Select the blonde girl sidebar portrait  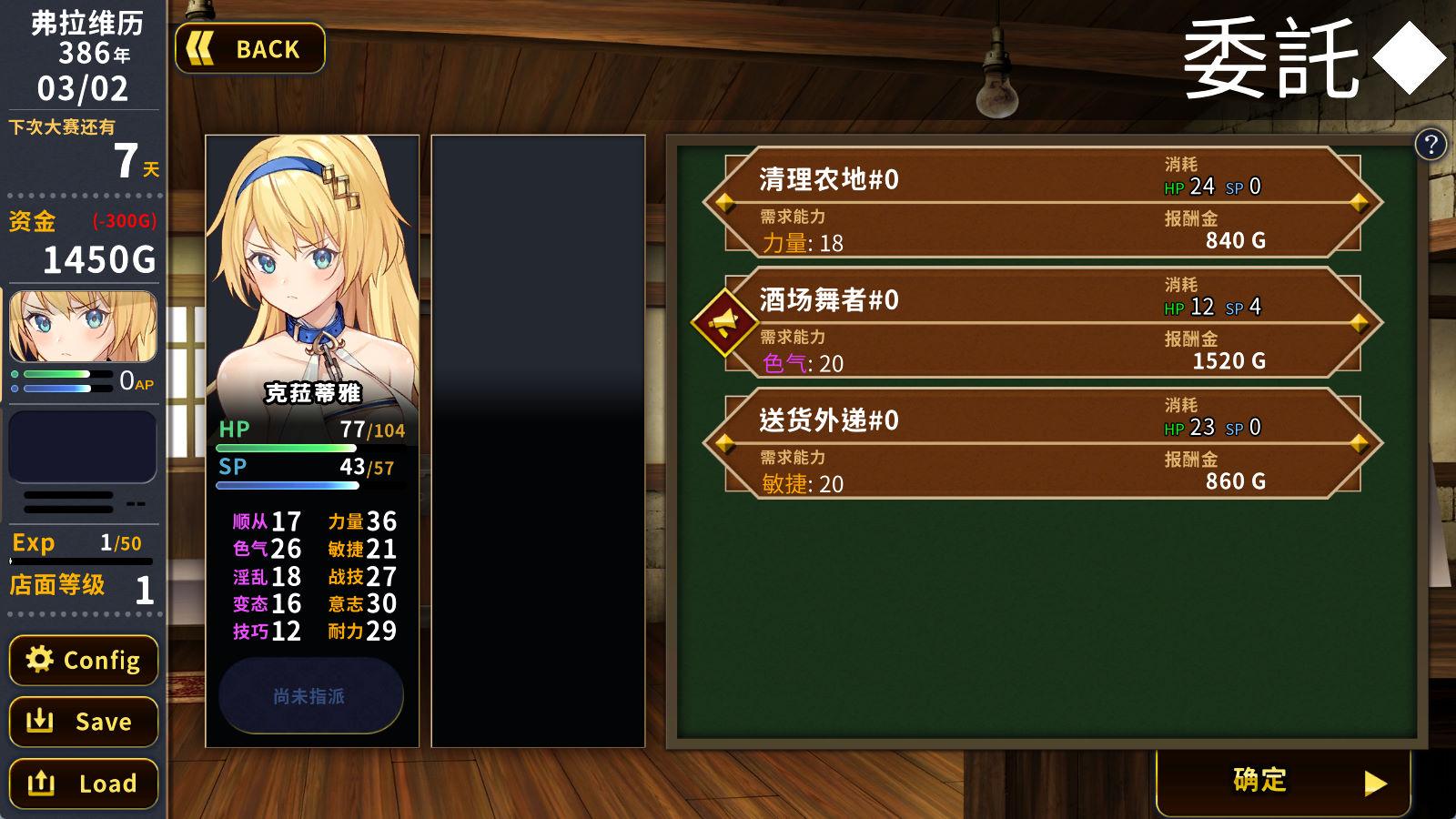pyautogui.click(x=83, y=327)
